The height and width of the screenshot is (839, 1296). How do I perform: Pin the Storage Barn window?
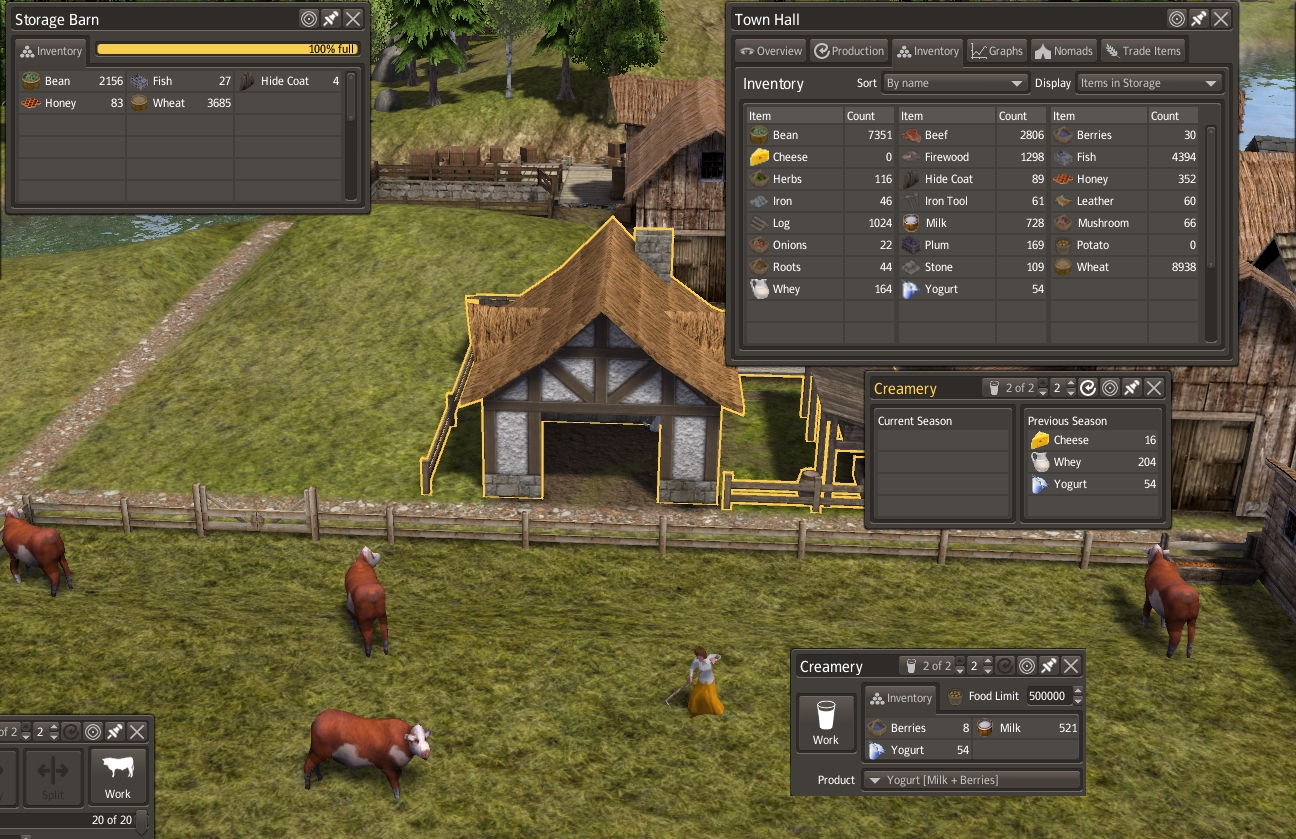[x=330, y=19]
